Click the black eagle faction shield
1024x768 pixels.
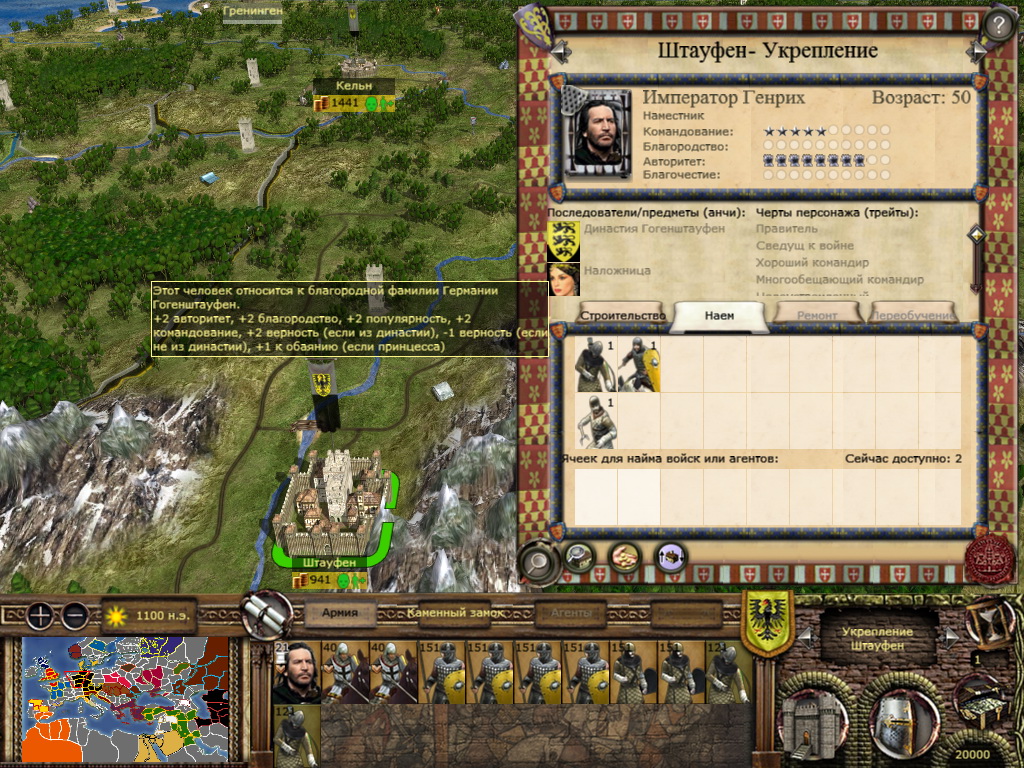[x=767, y=621]
